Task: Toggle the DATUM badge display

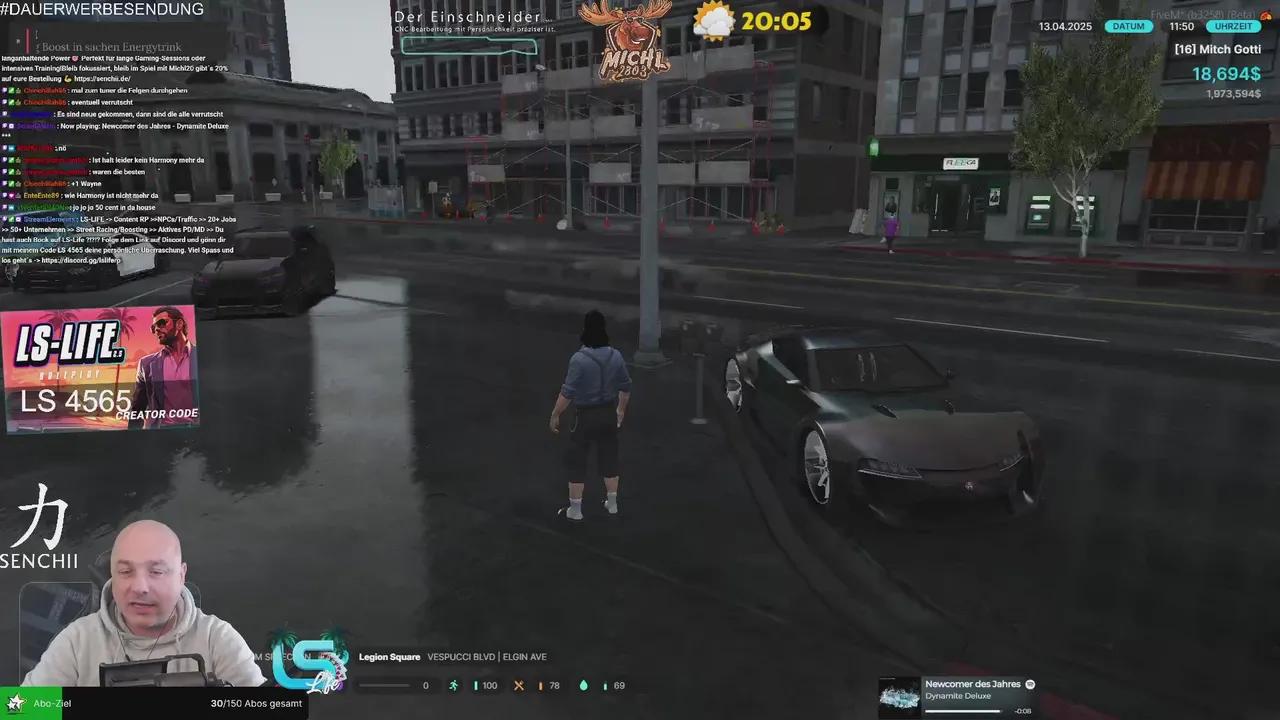Action: click(1128, 27)
